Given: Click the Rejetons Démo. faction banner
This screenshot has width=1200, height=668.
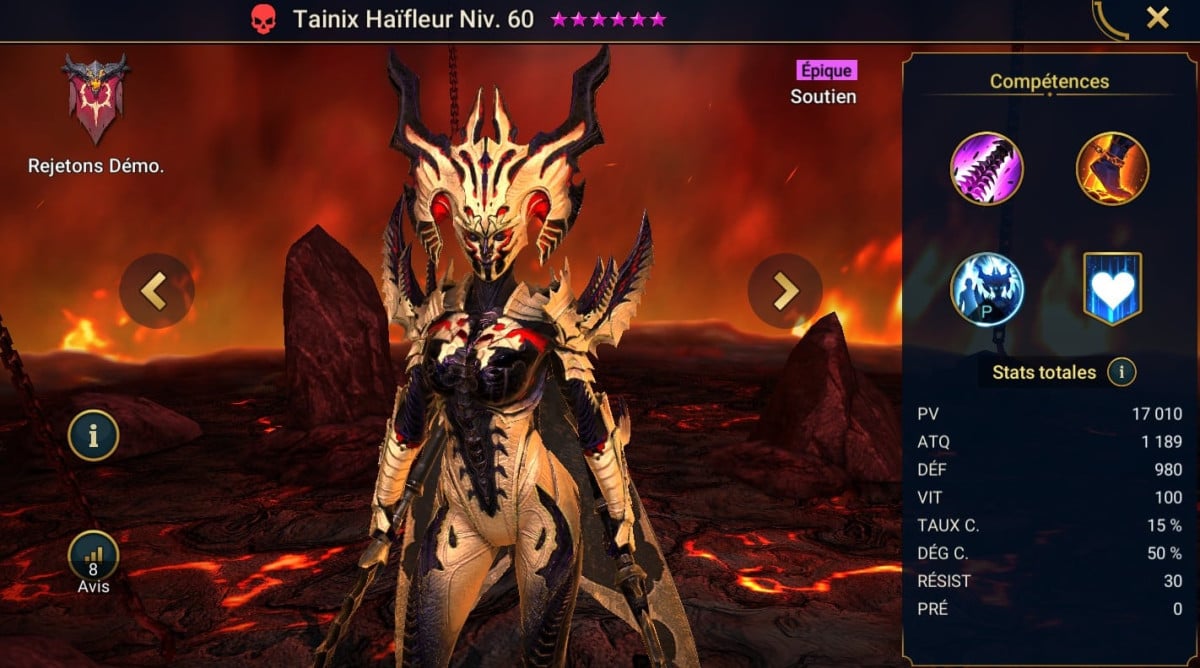Looking at the screenshot, I should [x=95, y=100].
